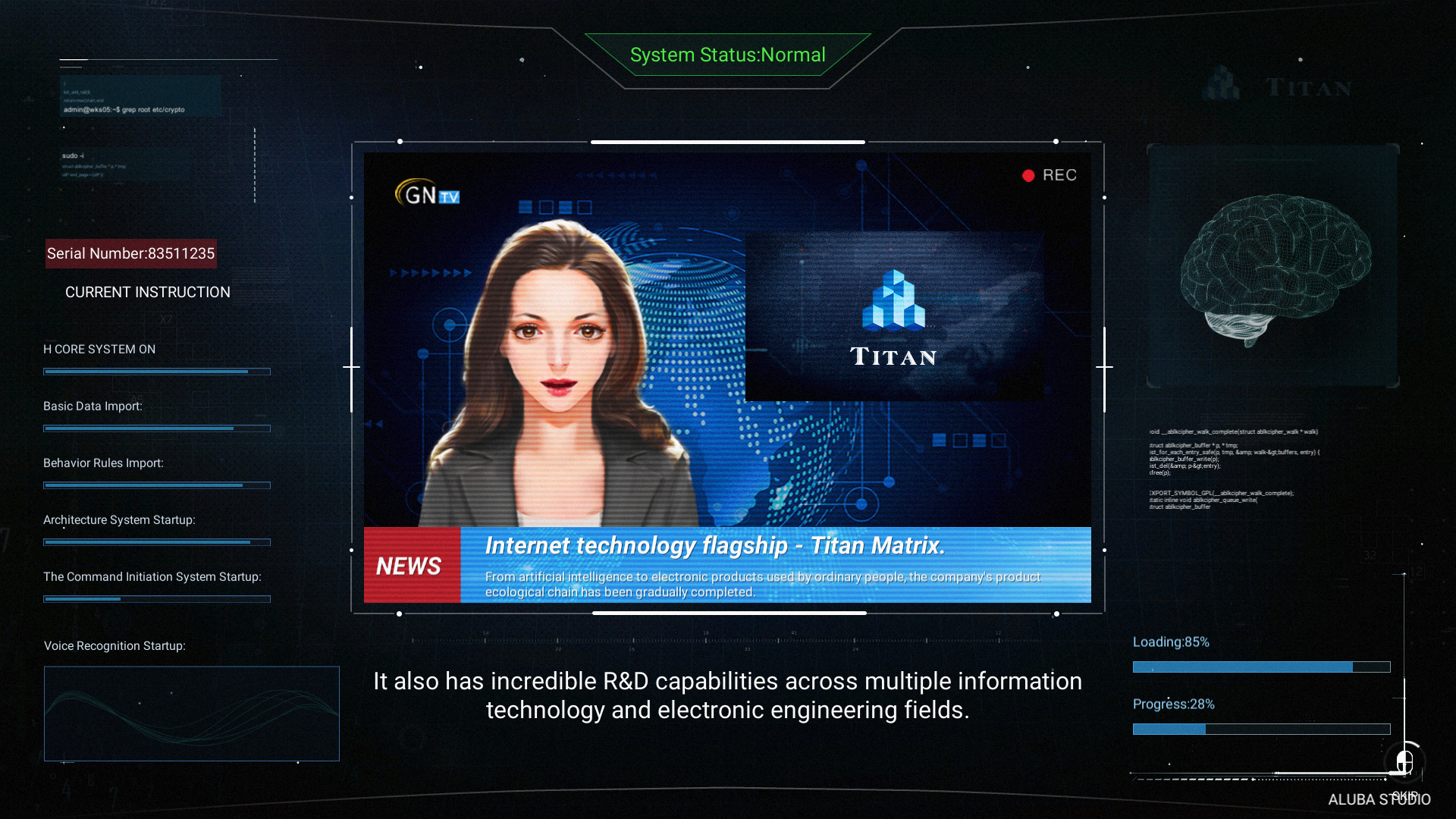
Task: Open the wireframe brain visualization panel
Action: click(x=1273, y=265)
